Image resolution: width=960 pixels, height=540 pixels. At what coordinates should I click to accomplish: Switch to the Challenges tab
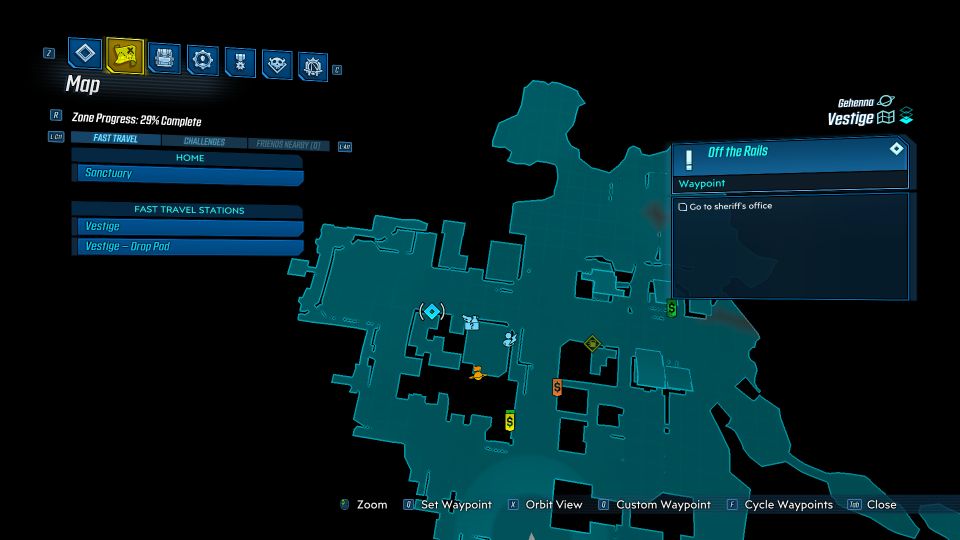pyautogui.click(x=204, y=142)
